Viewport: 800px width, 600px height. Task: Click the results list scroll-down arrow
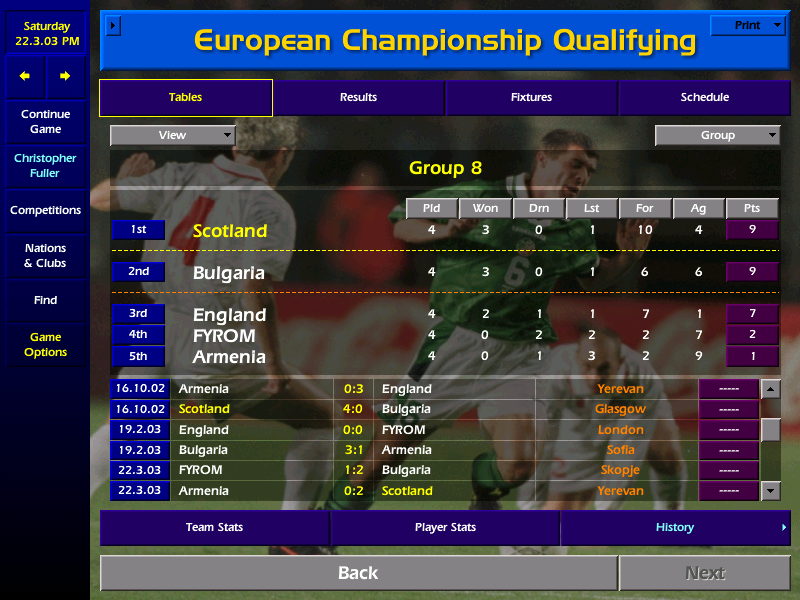770,490
